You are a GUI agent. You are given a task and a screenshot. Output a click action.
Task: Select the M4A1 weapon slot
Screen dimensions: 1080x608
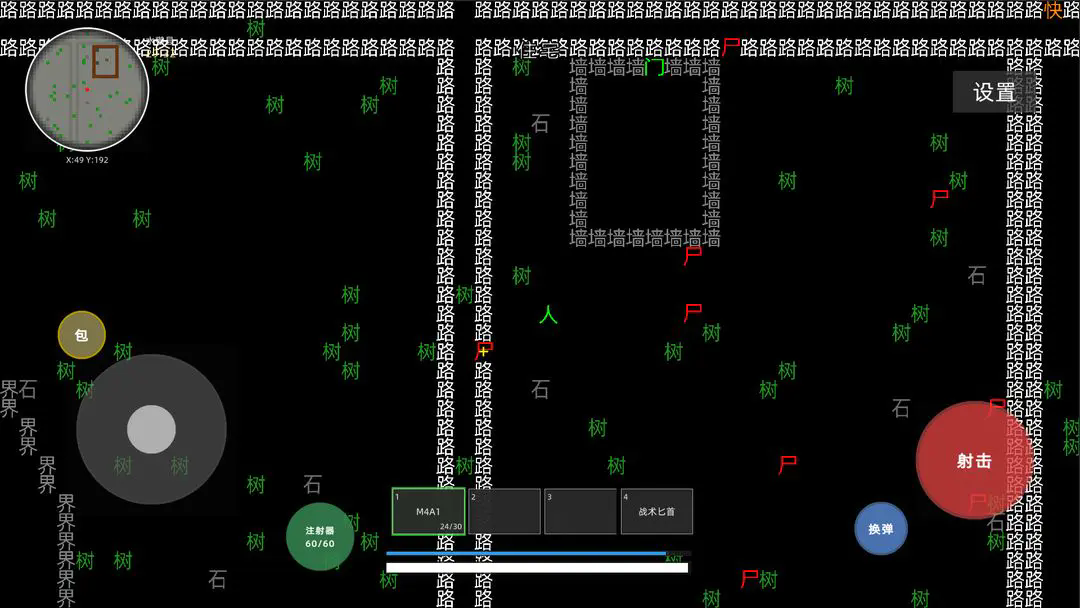tap(428, 511)
